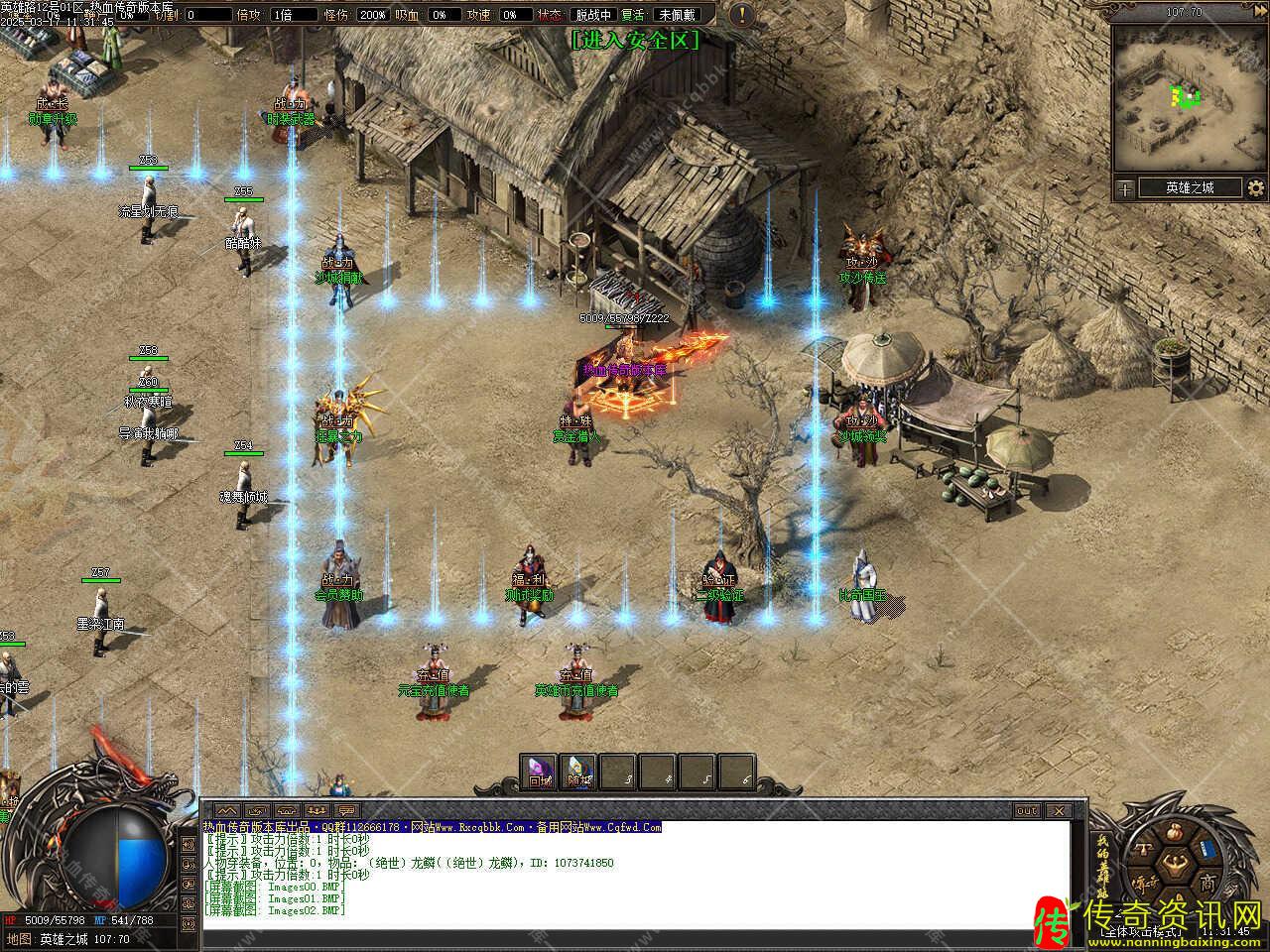Click the minimap of 英雄之城
The image size is (1270, 952).
(x=1188, y=97)
